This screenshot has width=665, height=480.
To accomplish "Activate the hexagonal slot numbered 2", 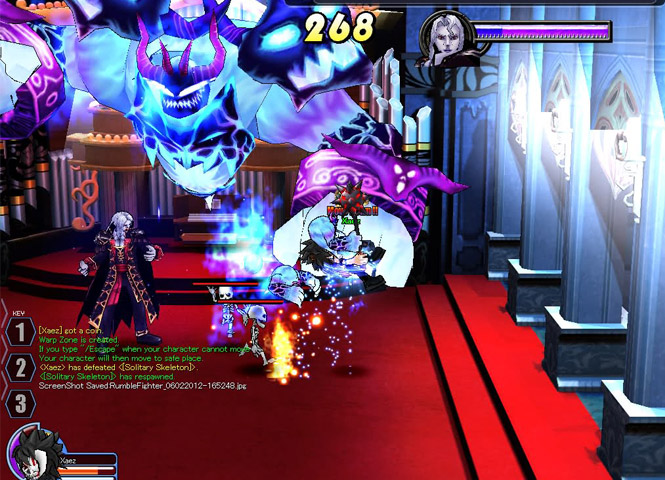I will tap(19, 367).
